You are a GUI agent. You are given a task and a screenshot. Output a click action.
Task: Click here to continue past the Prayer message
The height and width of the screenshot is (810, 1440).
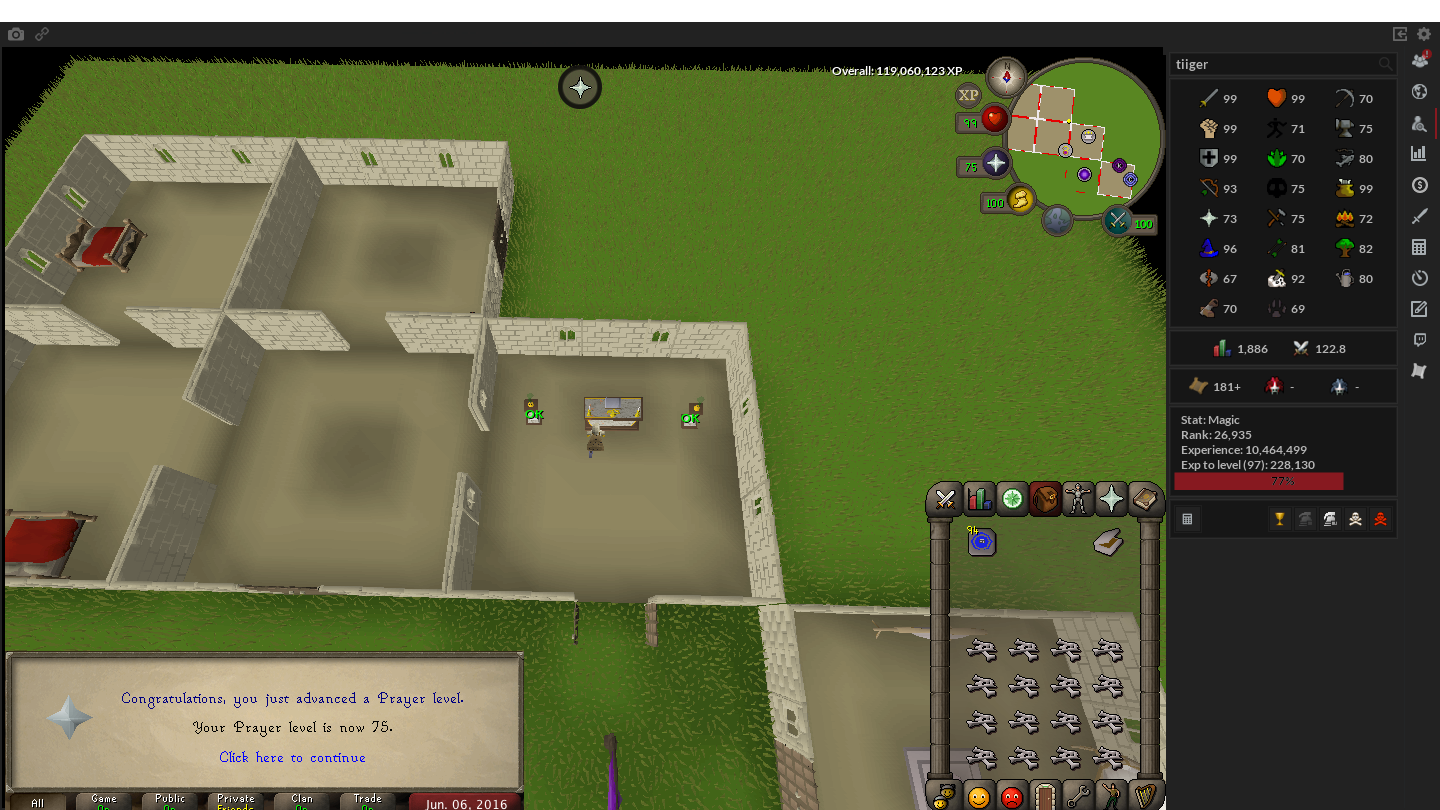(x=292, y=758)
